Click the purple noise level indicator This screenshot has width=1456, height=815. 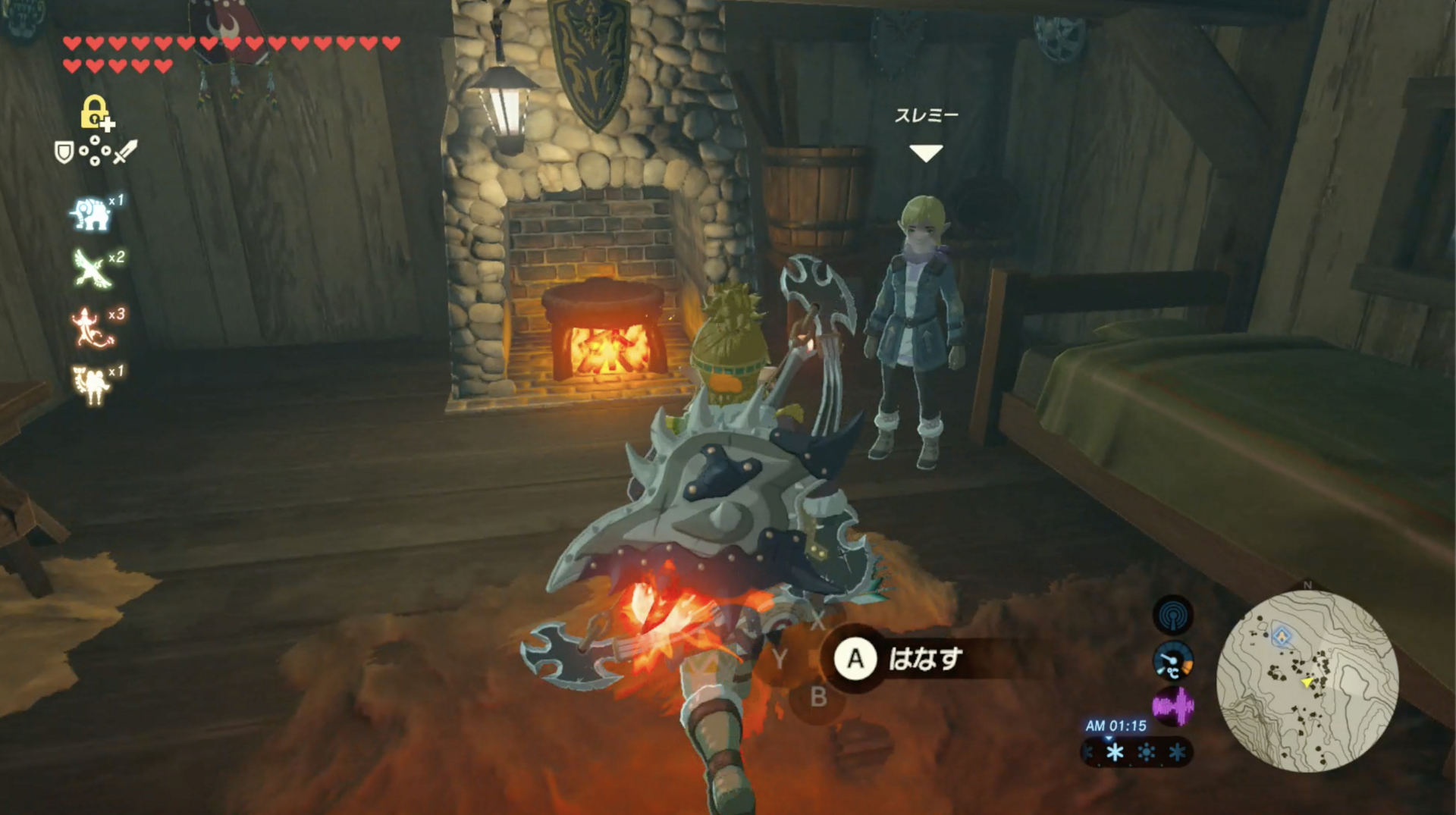pos(1172,707)
